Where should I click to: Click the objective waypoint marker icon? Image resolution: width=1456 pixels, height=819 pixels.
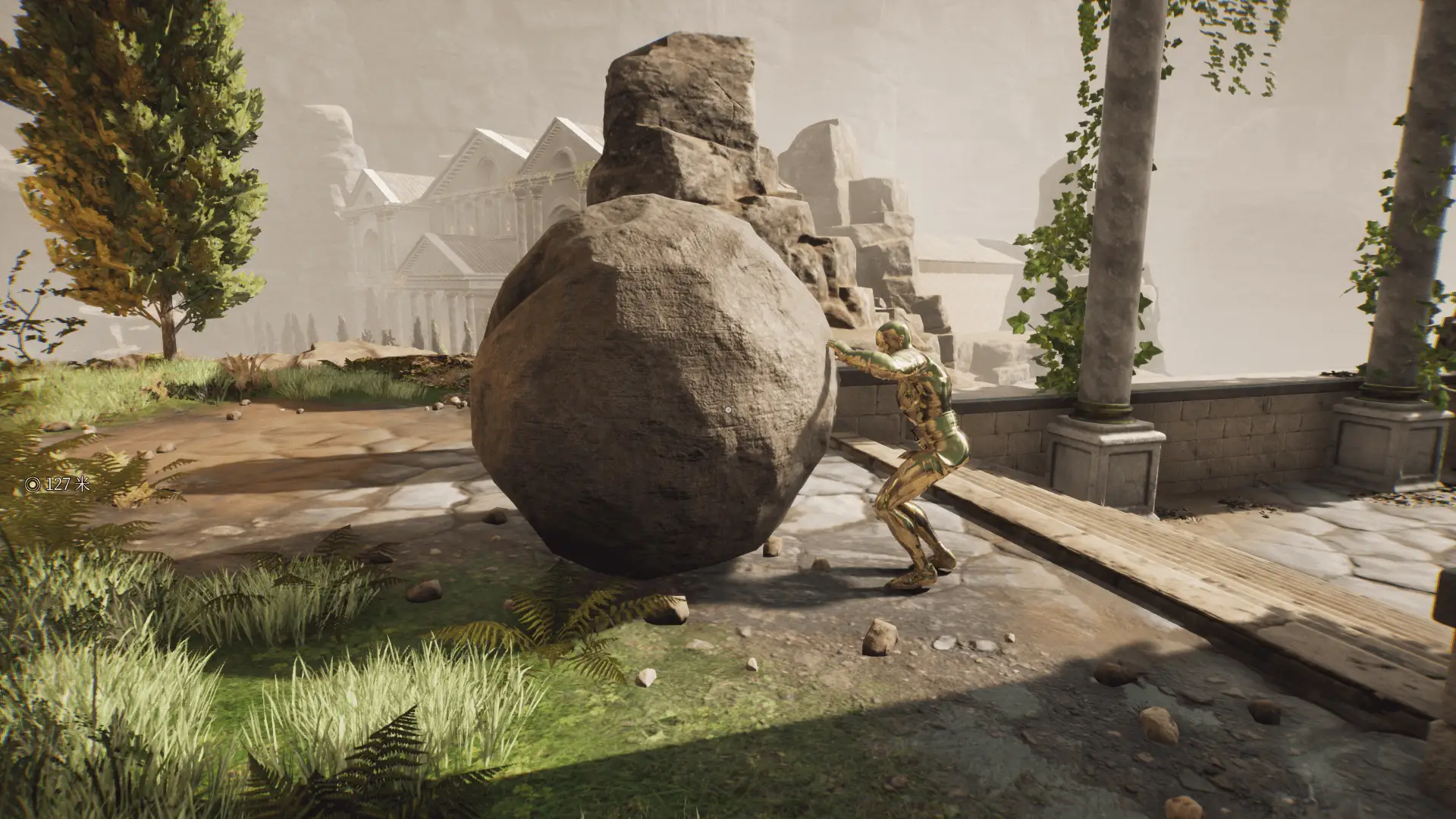click(33, 484)
